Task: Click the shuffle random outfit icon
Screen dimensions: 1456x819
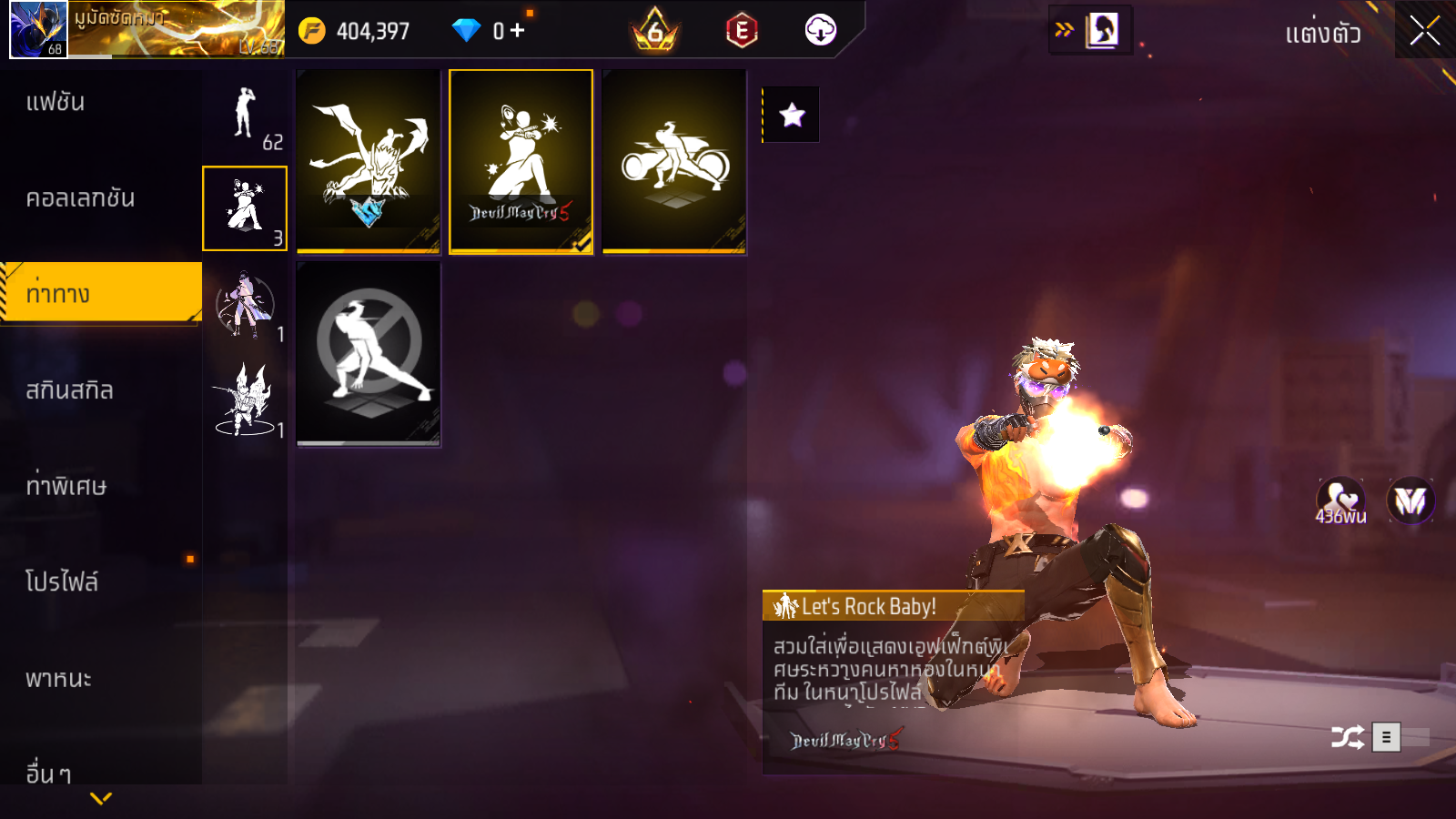Action: pos(1347,737)
